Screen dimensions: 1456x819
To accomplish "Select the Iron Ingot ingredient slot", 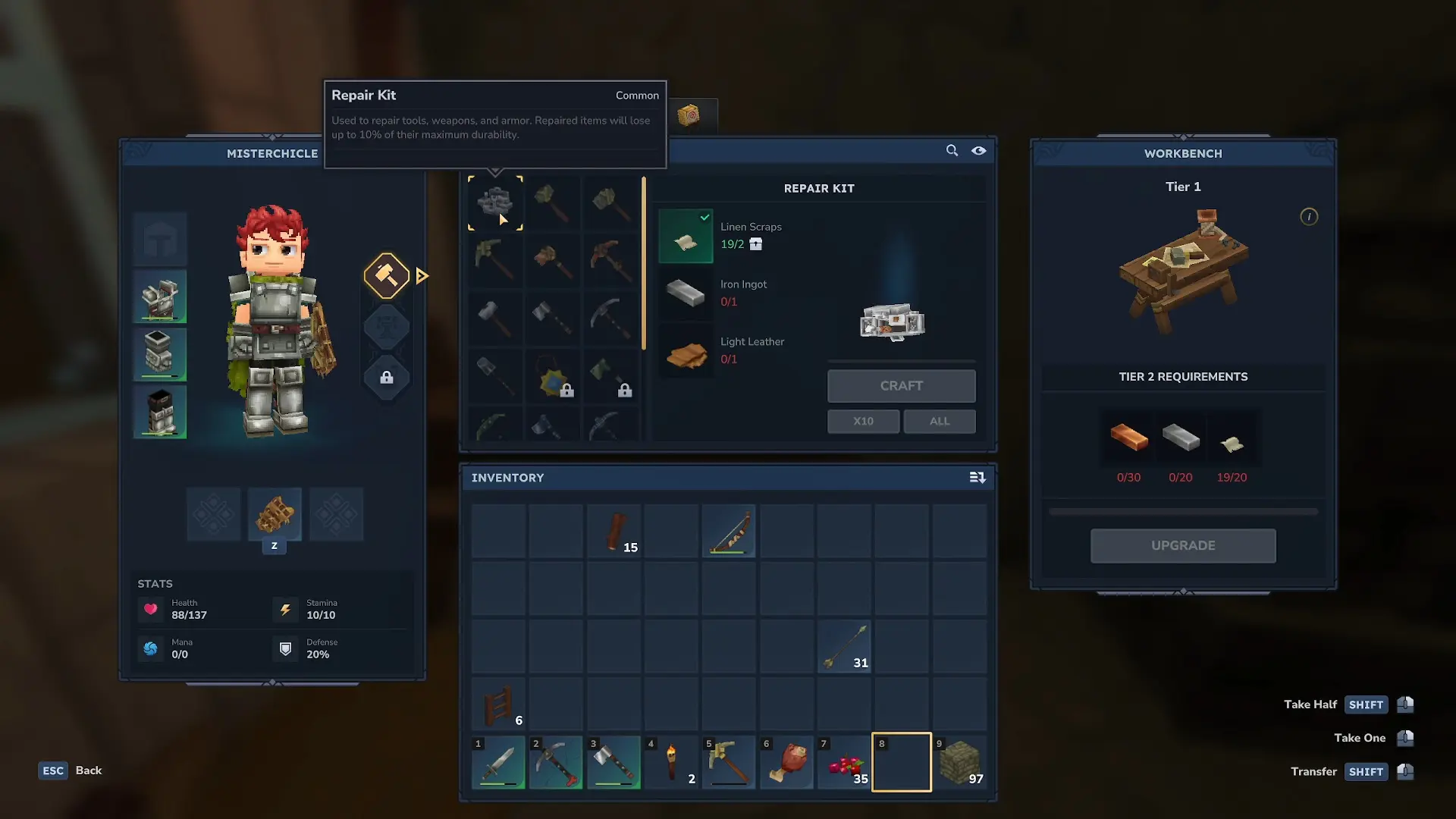I will coord(686,293).
